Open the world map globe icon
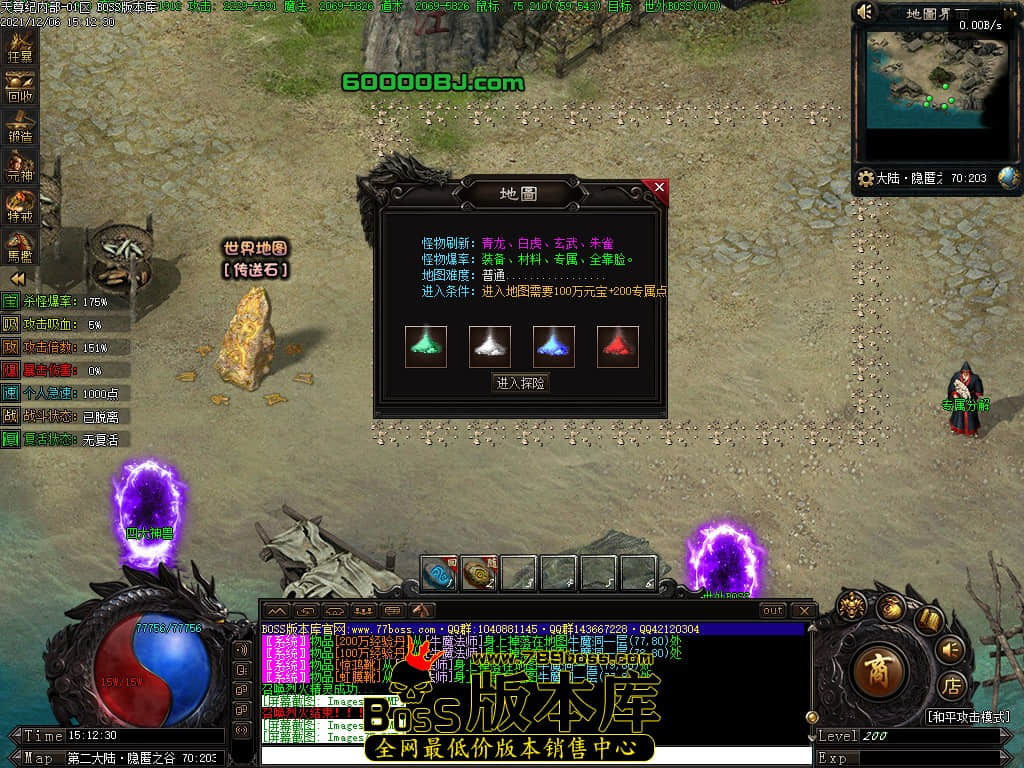1024x768 pixels. click(1008, 178)
